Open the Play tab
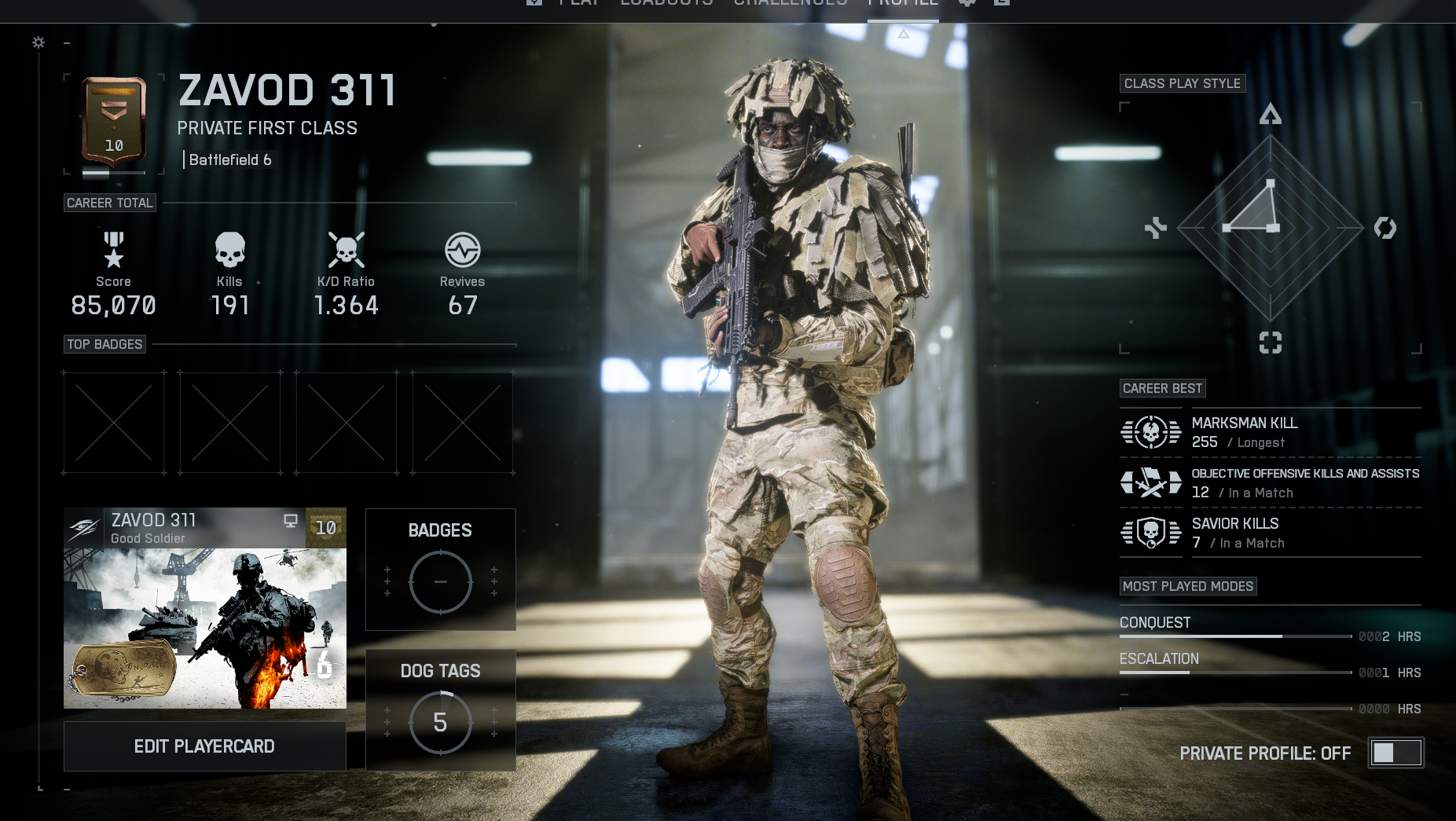Image resolution: width=1456 pixels, height=821 pixels. tap(579, 3)
